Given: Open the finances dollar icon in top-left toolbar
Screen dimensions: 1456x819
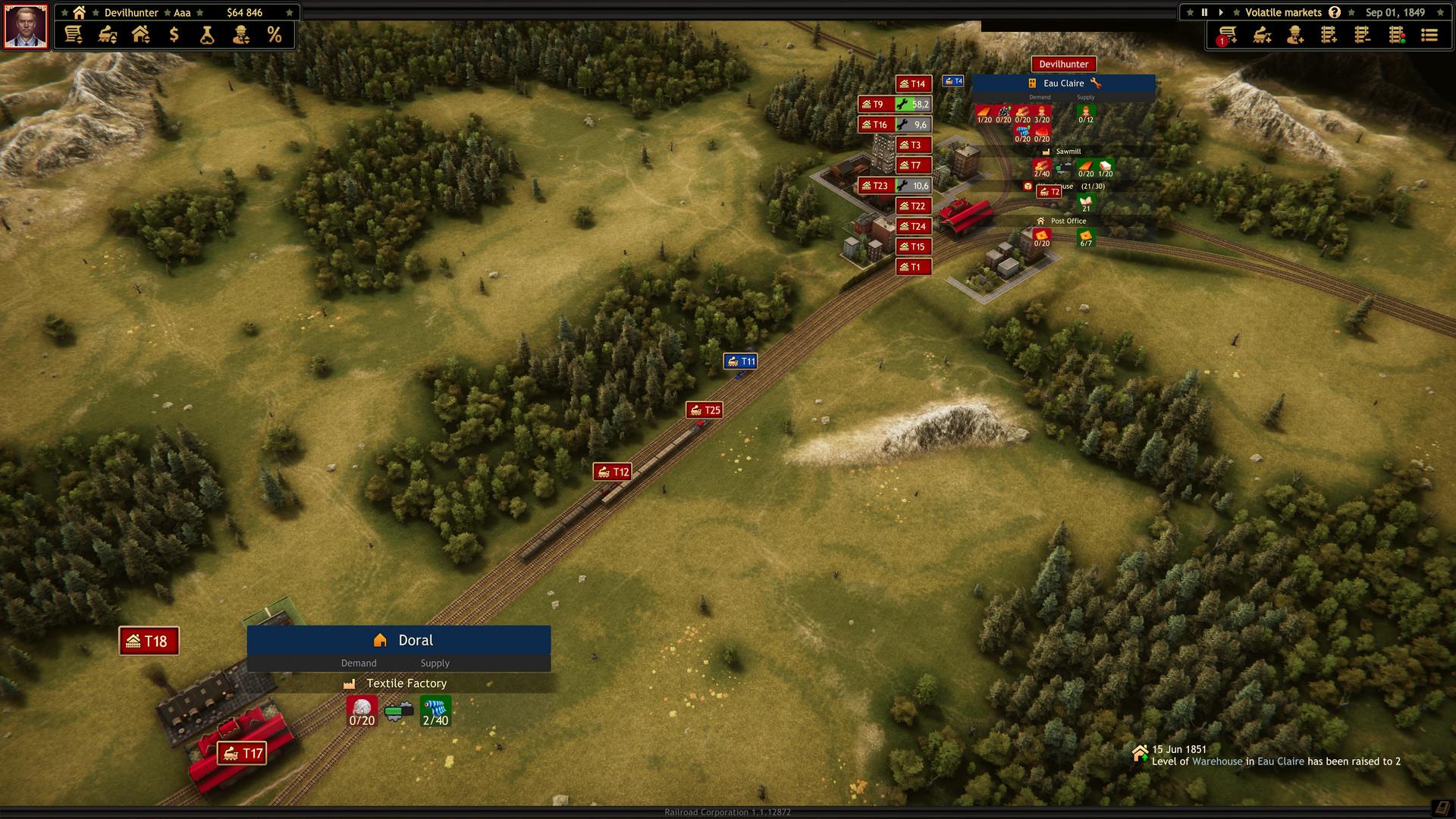Looking at the screenshot, I should pyautogui.click(x=174, y=35).
